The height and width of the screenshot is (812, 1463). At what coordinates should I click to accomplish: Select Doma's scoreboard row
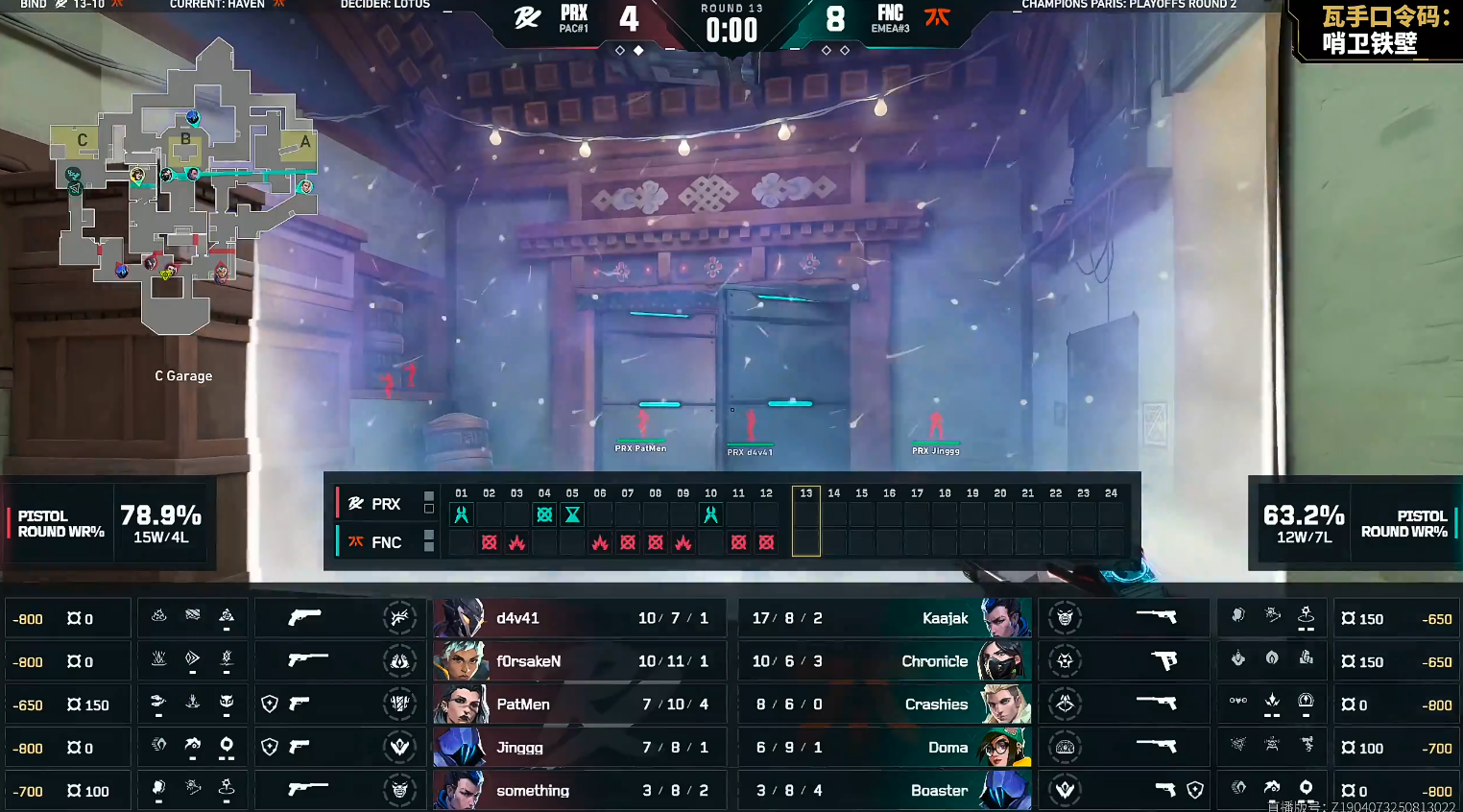[883, 748]
